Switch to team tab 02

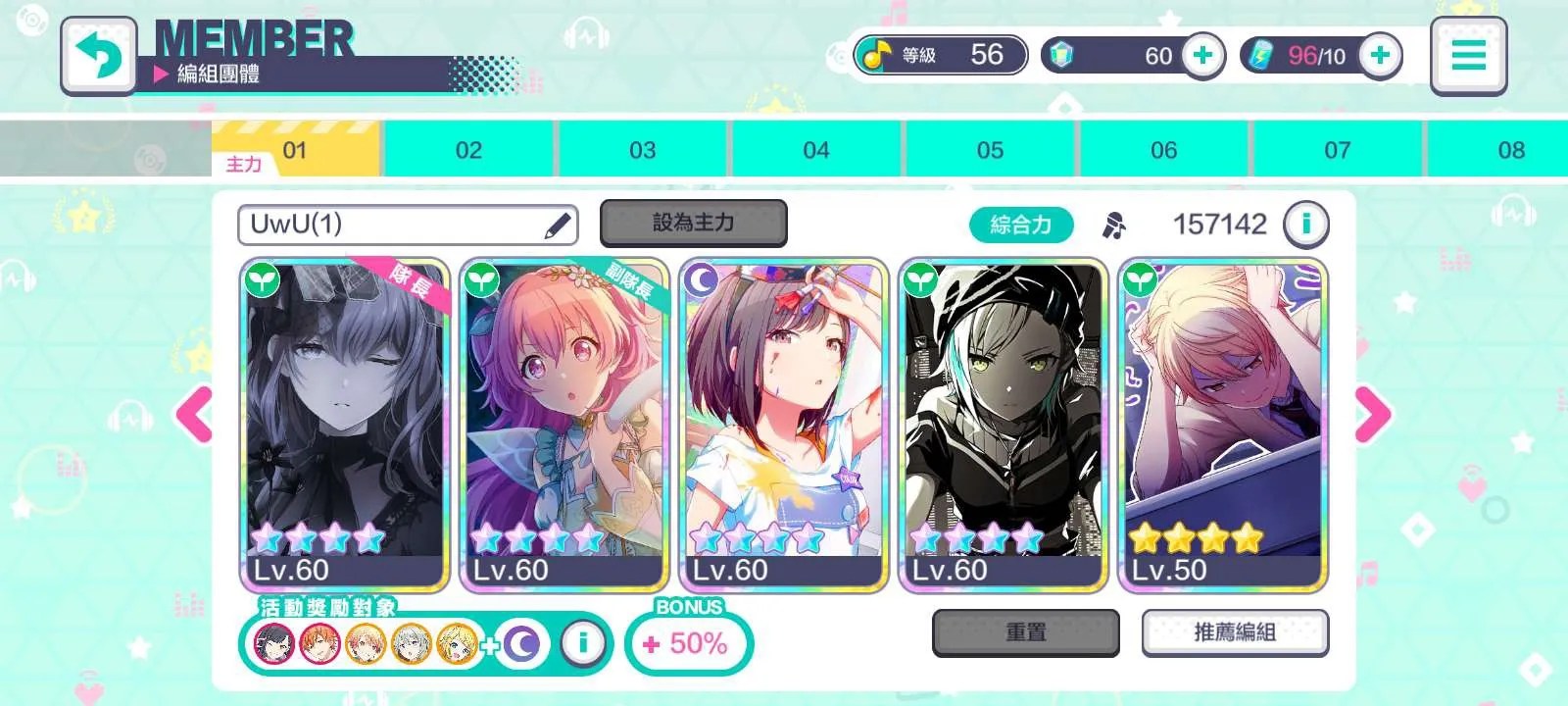point(468,150)
